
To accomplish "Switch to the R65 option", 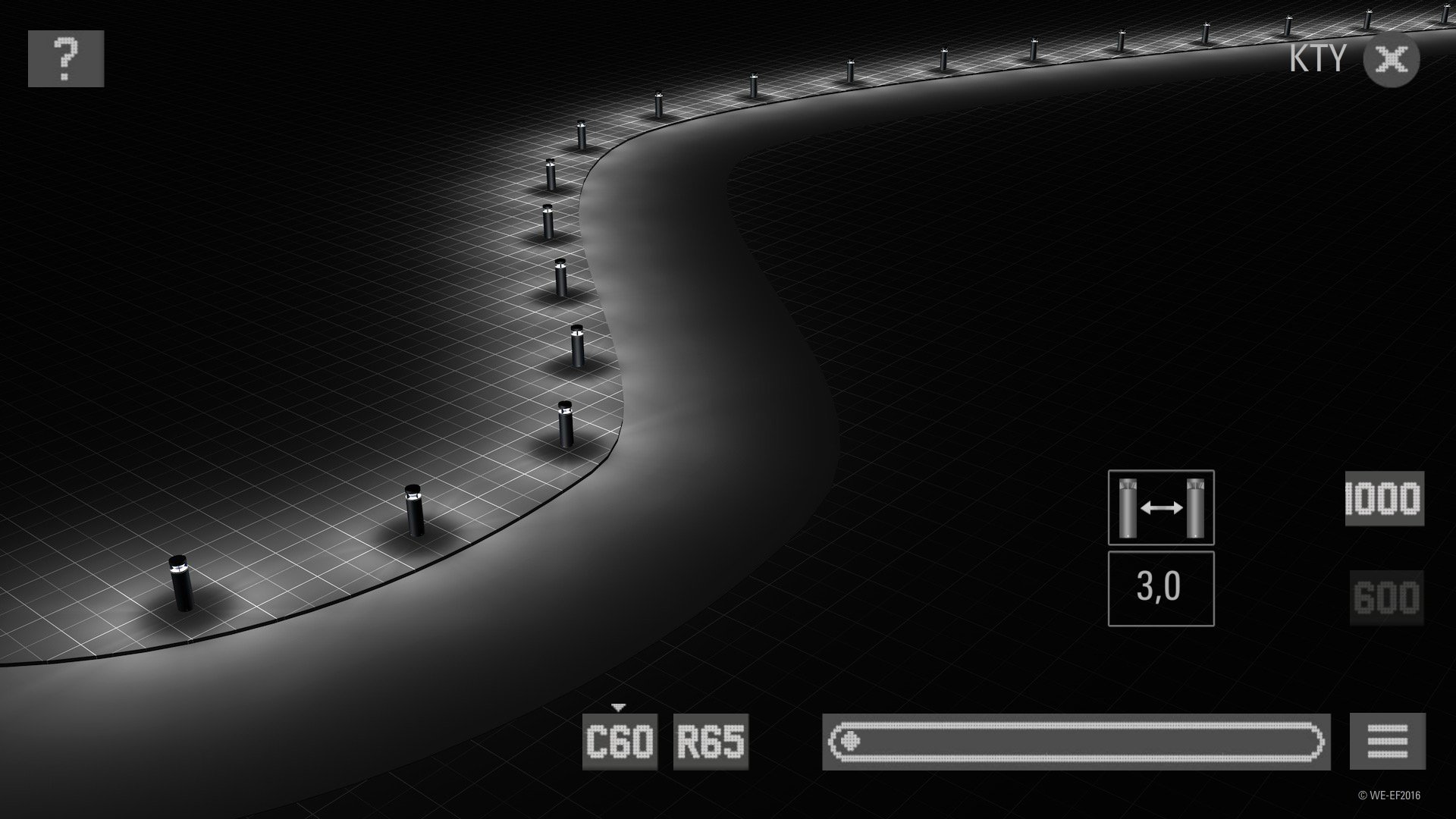I will click(x=711, y=742).
